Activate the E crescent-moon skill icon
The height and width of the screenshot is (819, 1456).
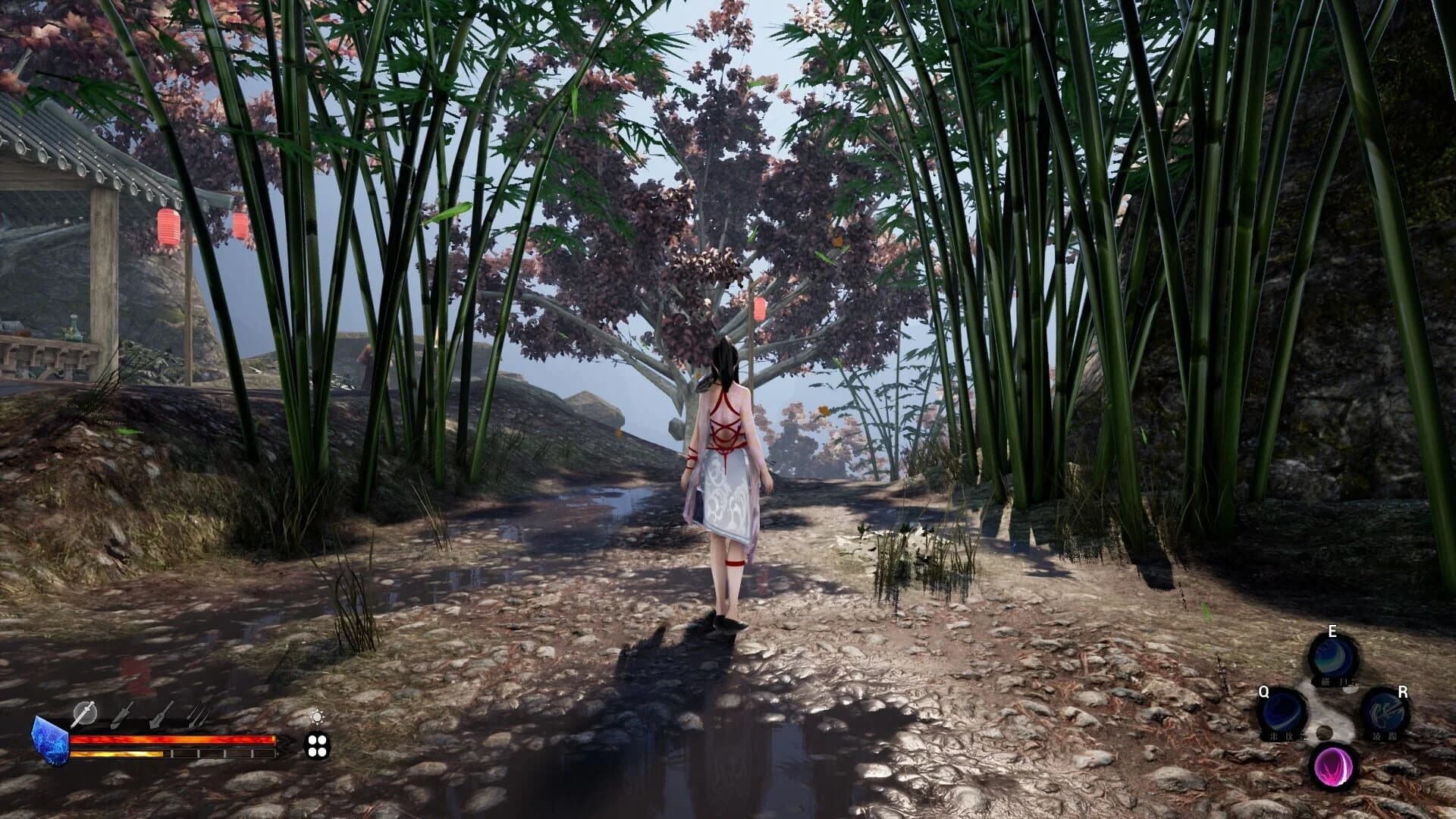pyautogui.click(x=1335, y=656)
